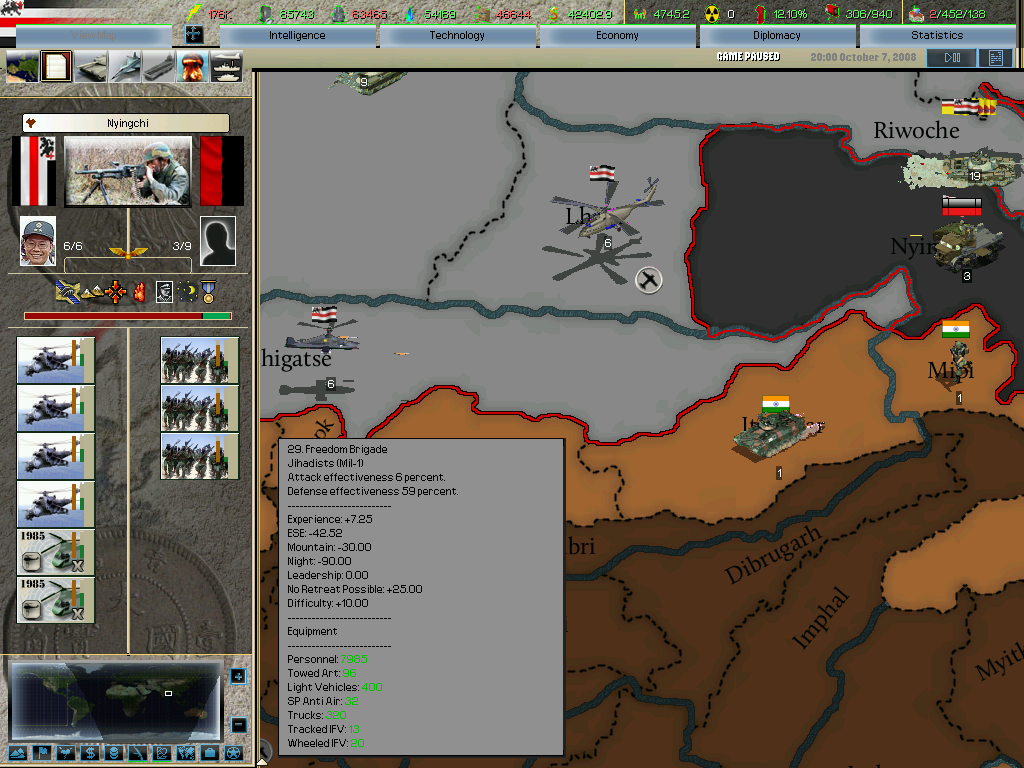Image resolution: width=1024 pixels, height=768 pixels.
Task: Open the Intelligence menu
Action: pos(297,35)
